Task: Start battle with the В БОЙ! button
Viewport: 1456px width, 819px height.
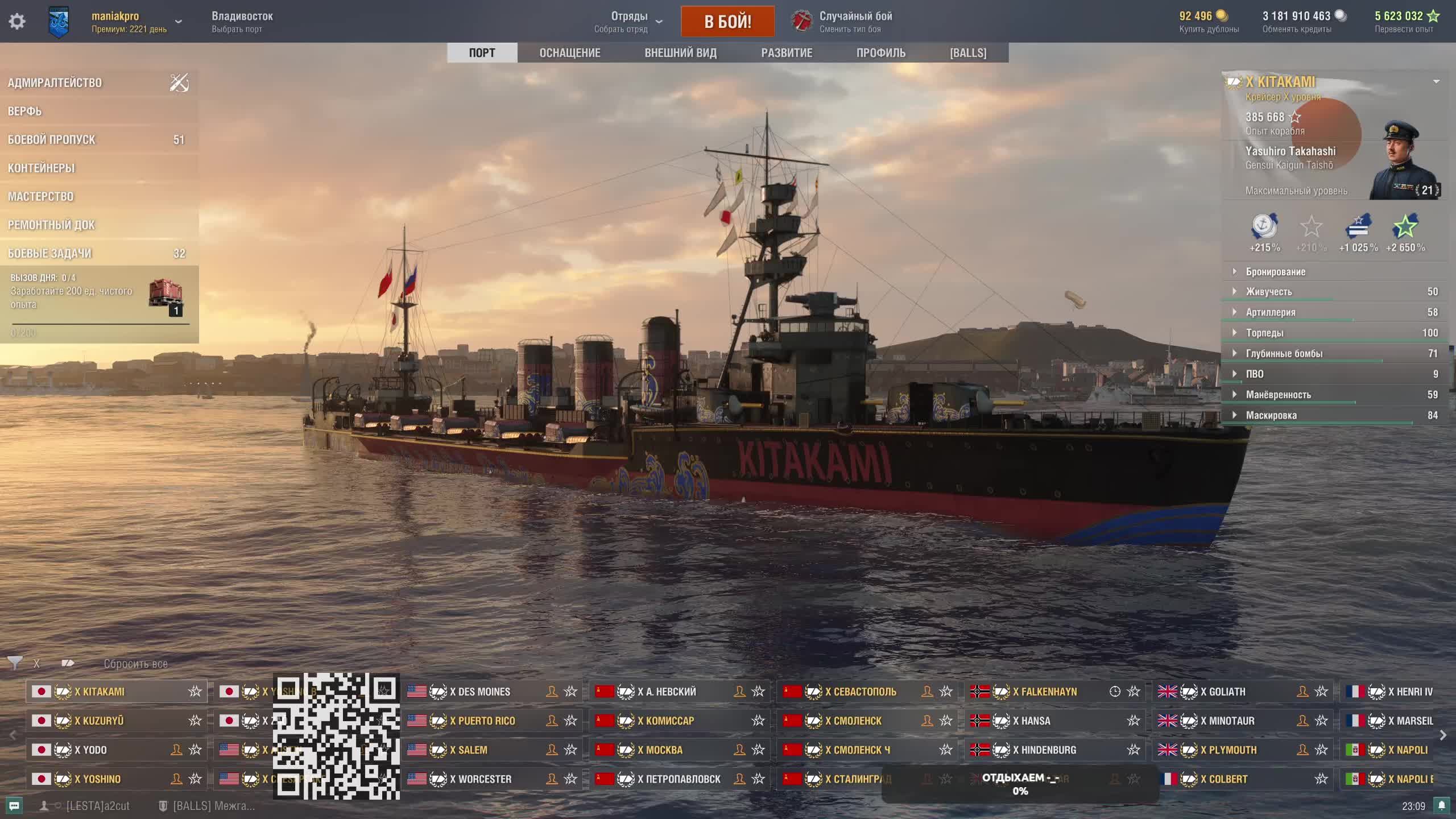Action: pos(727,22)
